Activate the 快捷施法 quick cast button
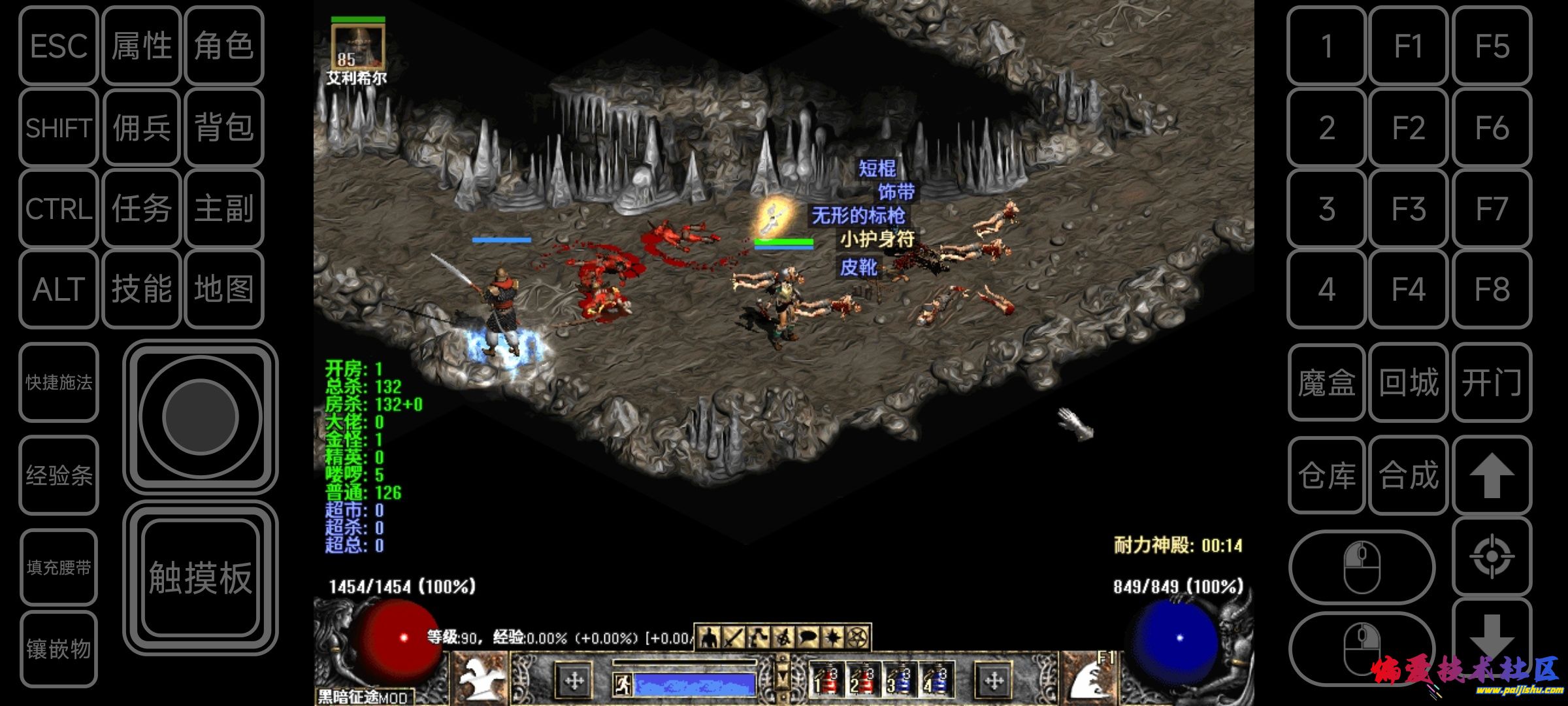This screenshot has height=706, width=1568. [59, 382]
